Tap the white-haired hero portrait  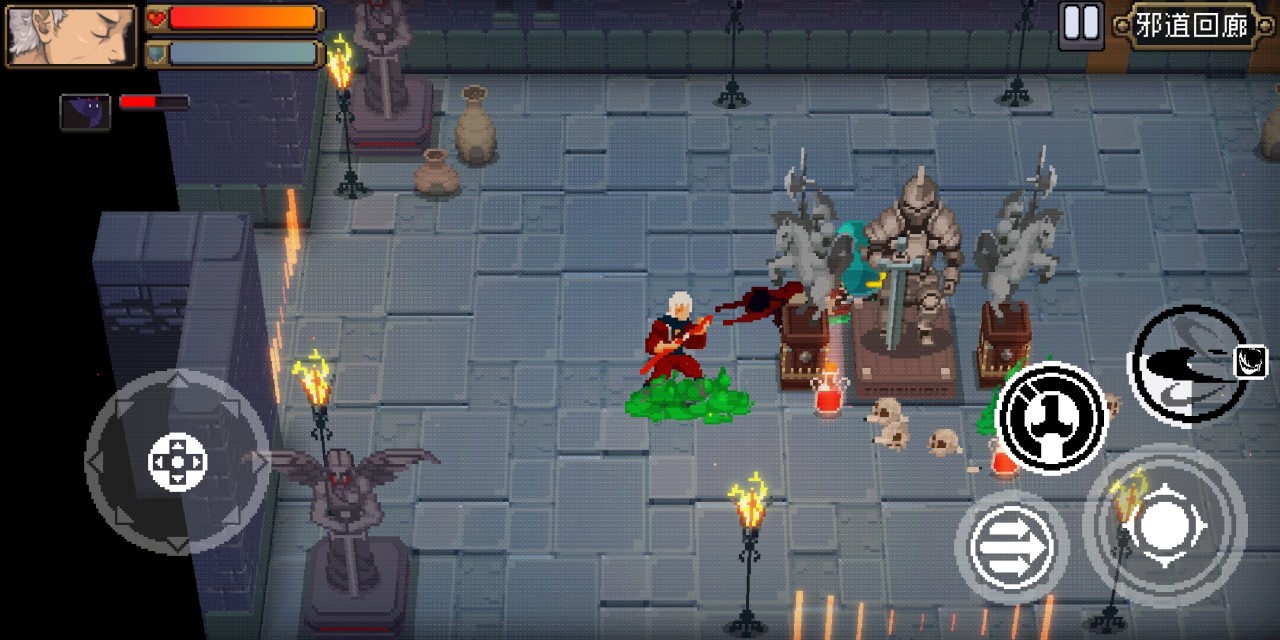(x=71, y=36)
